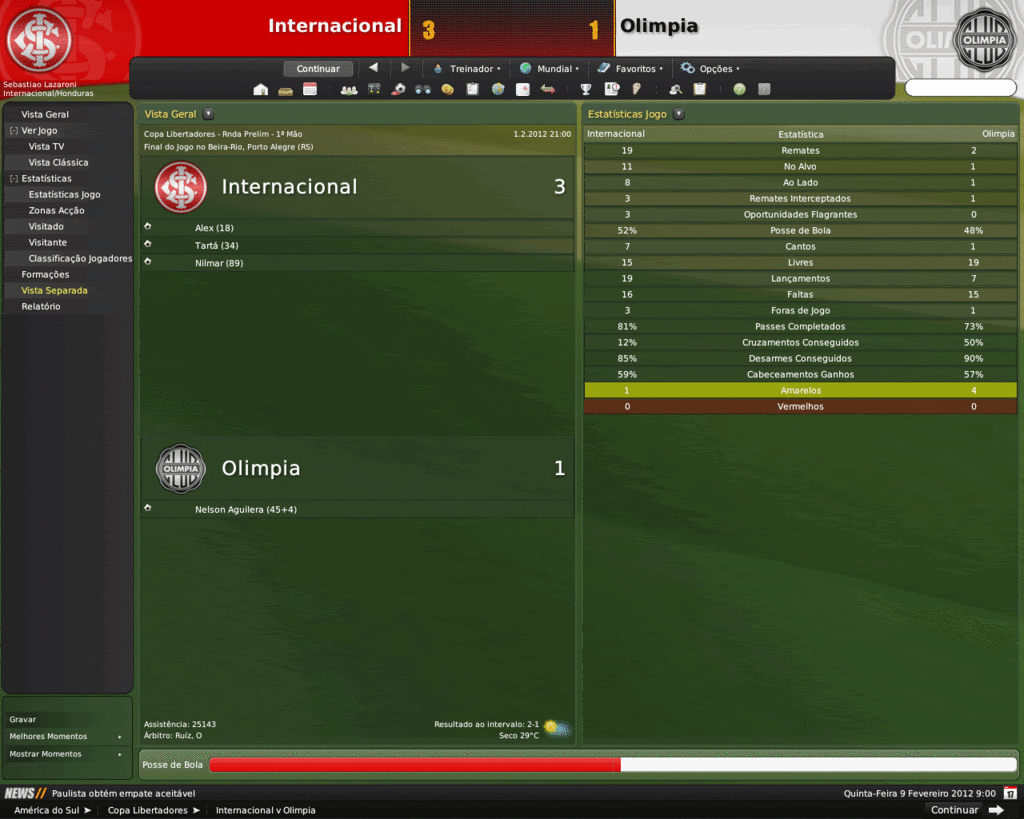The width and height of the screenshot is (1024, 819).
Task: Select Vista Geral in the sidebar
Action: pyautogui.click(x=45, y=114)
